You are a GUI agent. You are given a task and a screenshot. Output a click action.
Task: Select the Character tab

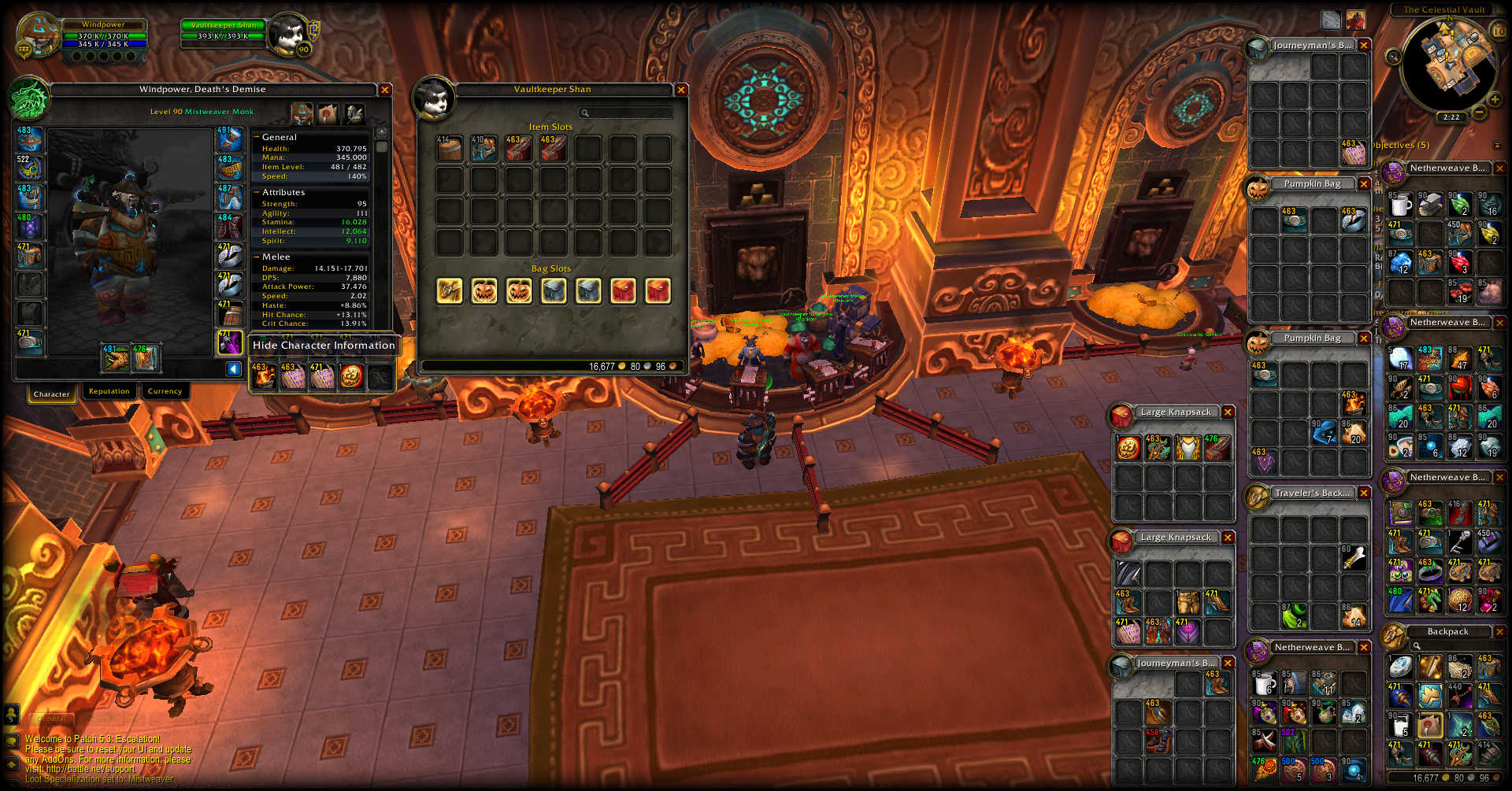(52, 394)
